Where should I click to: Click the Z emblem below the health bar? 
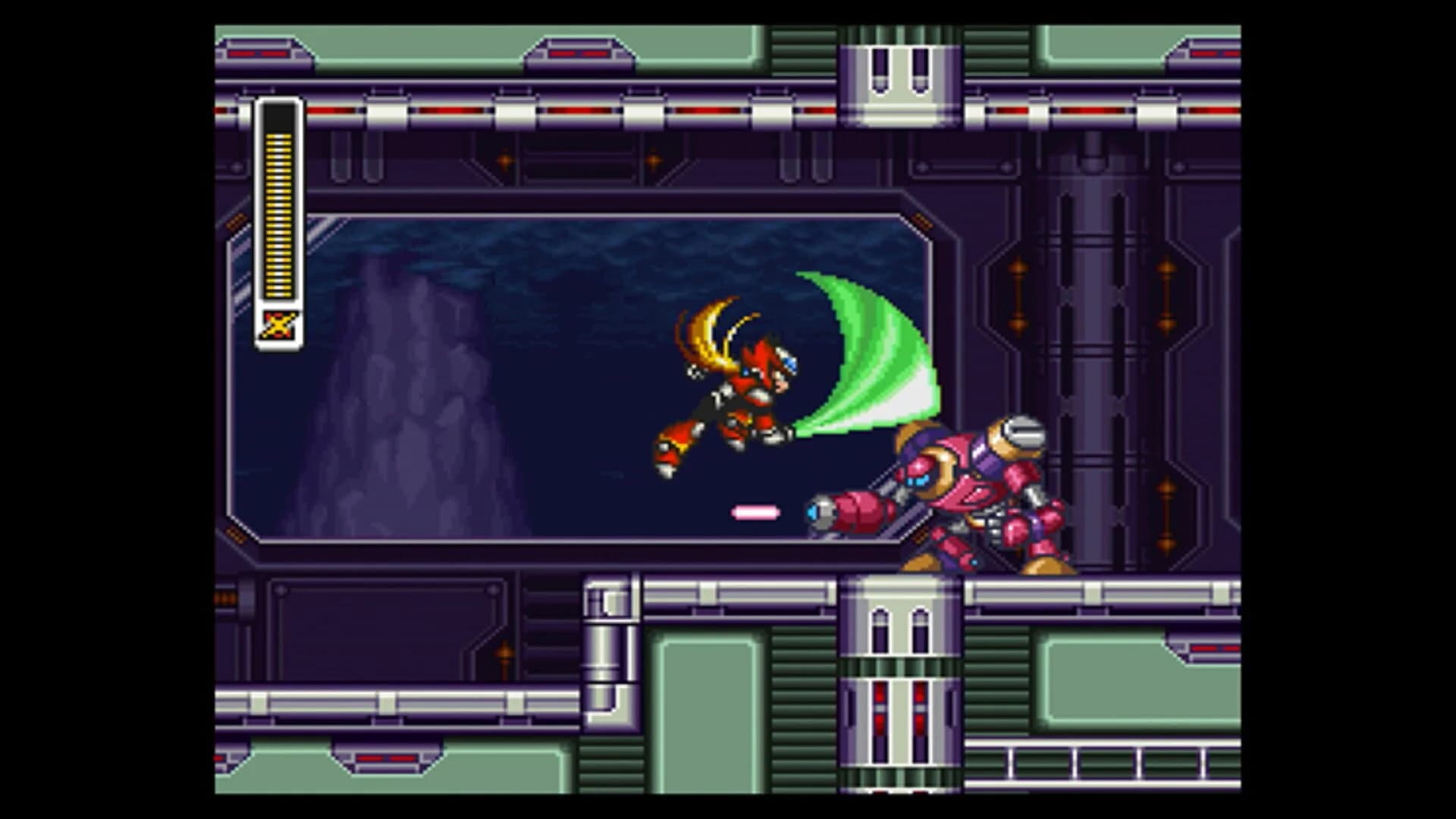tap(278, 326)
